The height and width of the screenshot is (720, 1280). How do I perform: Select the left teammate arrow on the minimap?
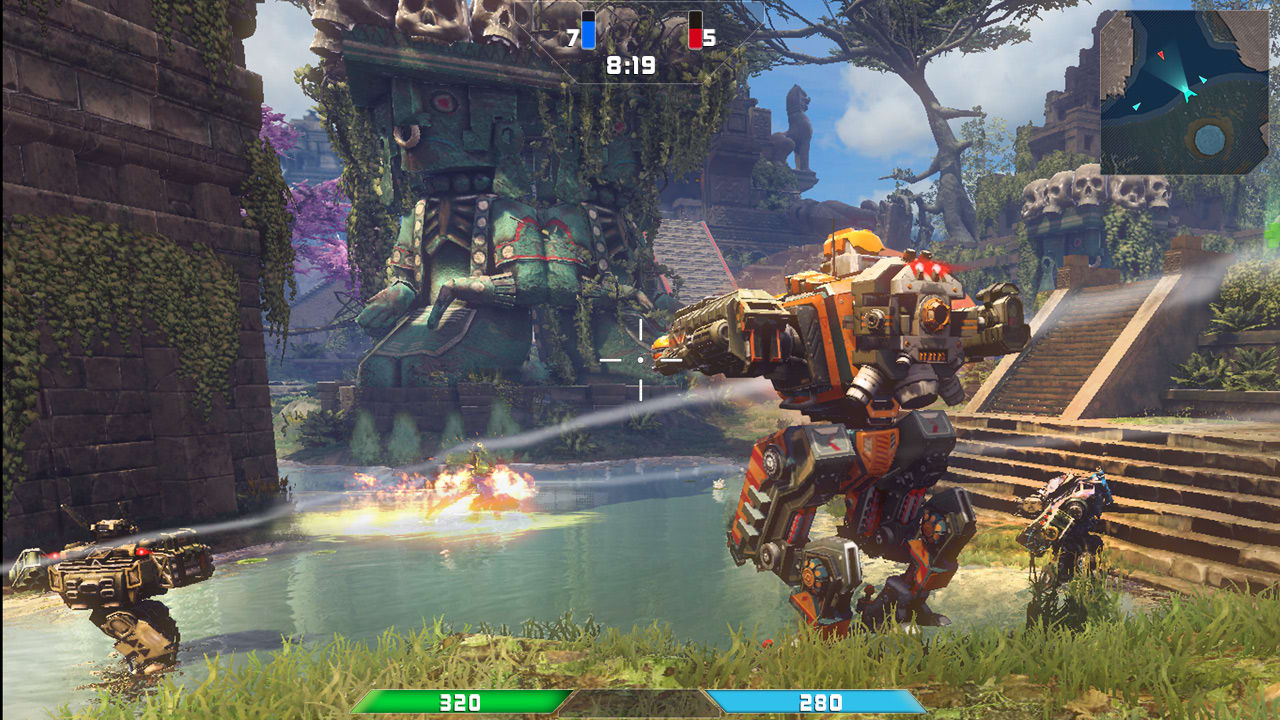click(x=1136, y=106)
